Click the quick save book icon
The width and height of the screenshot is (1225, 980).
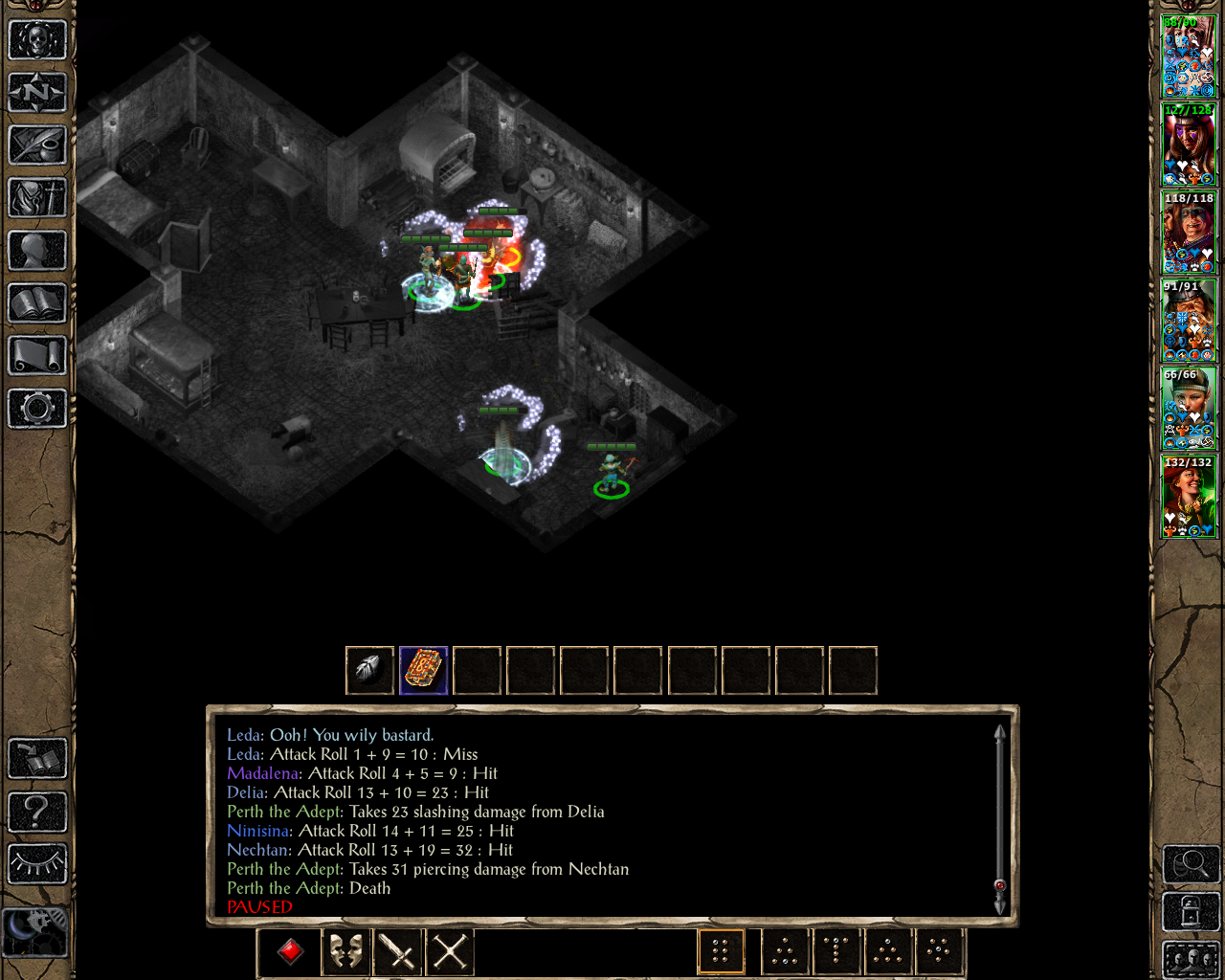[37, 759]
